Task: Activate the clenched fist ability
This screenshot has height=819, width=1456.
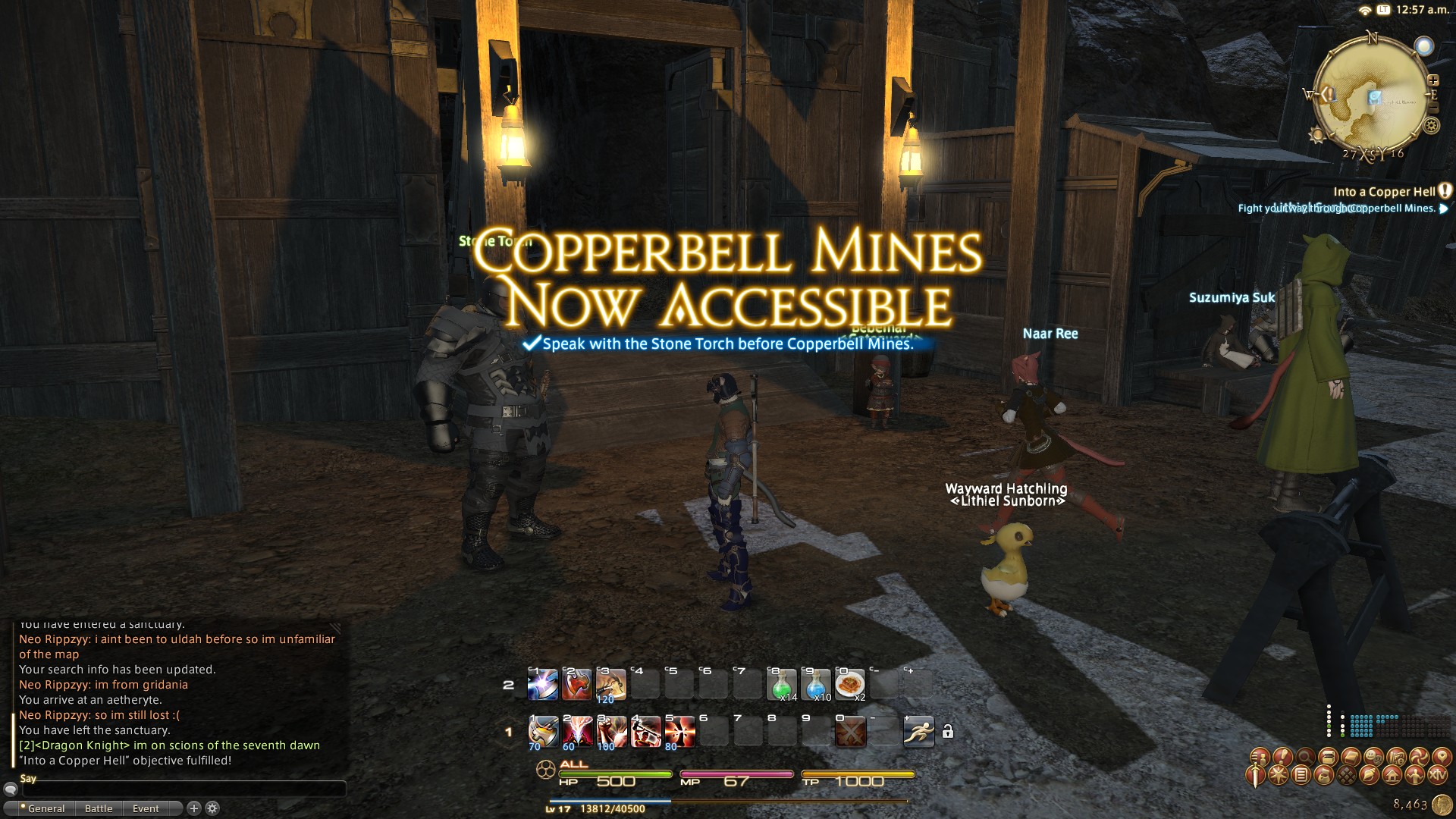Action: click(610, 732)
